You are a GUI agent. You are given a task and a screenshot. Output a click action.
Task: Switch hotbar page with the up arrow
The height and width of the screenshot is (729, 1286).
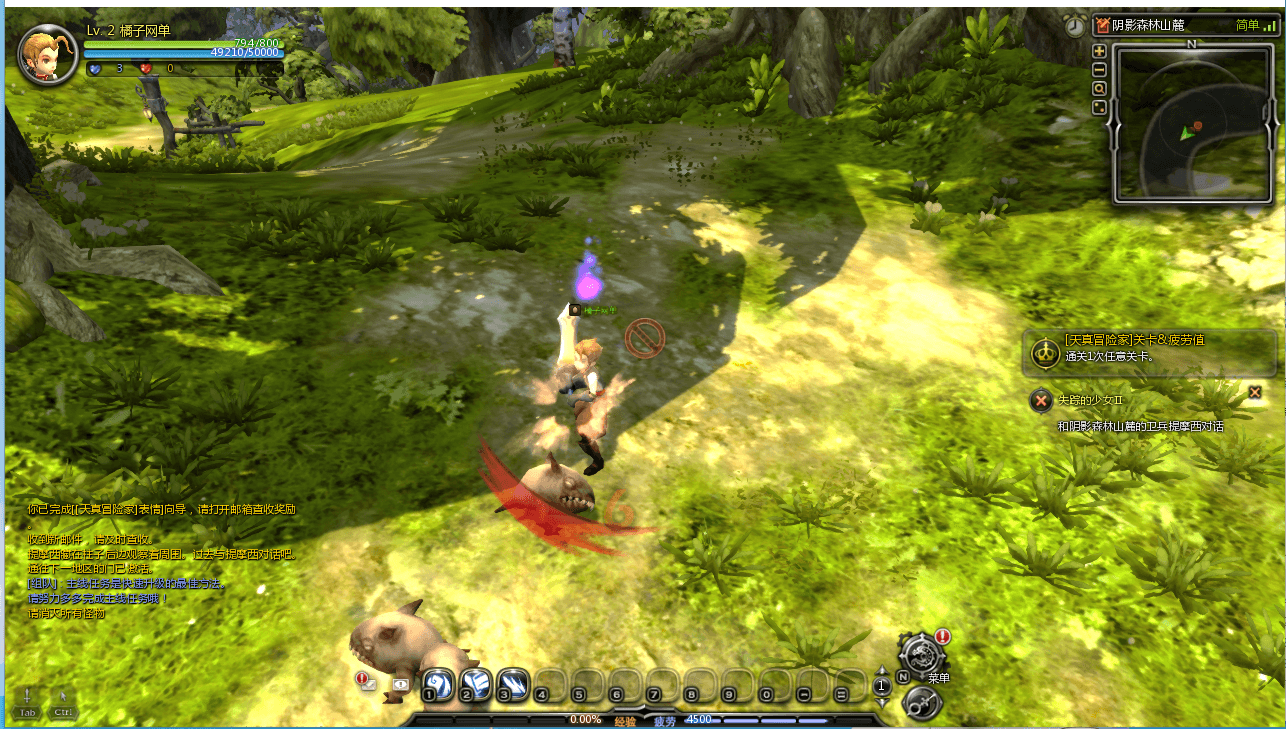[882, 672]
